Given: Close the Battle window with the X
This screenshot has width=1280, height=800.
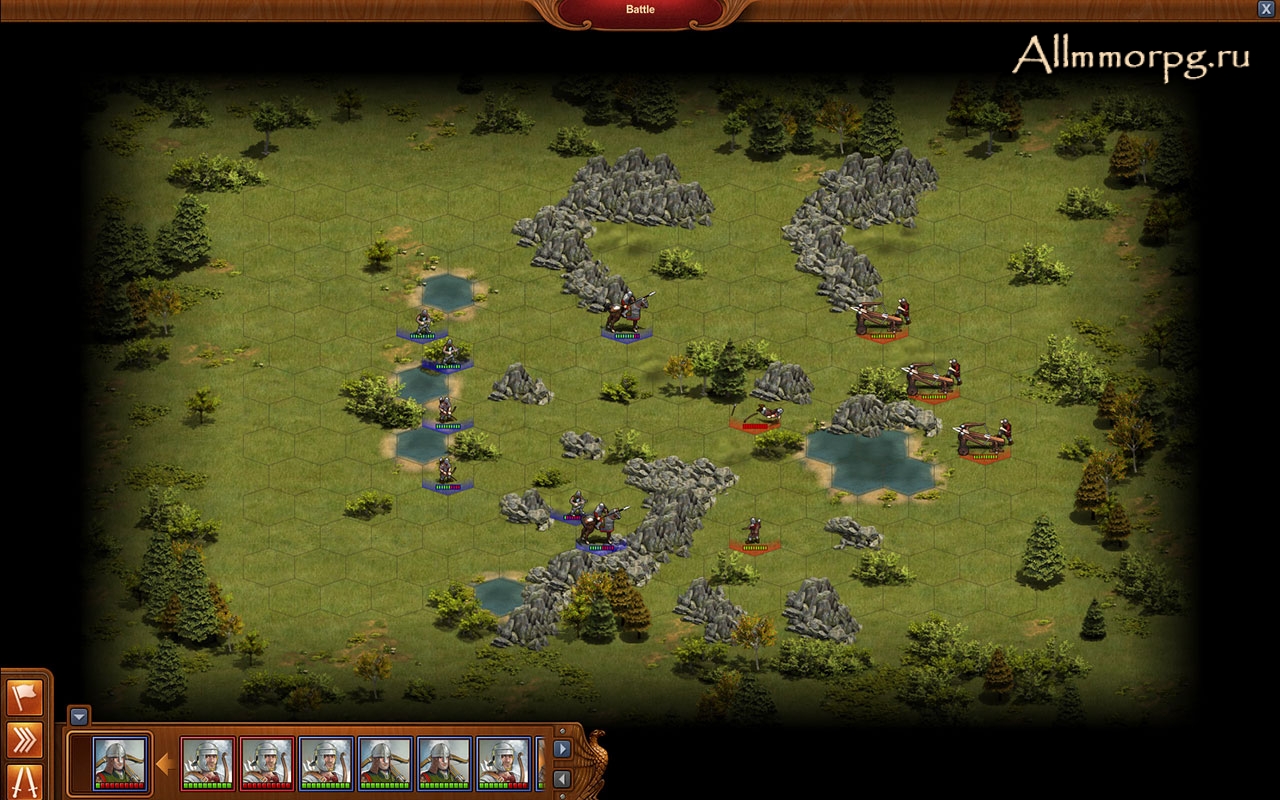Looking at the screenshot, I should click(1266, 8).
